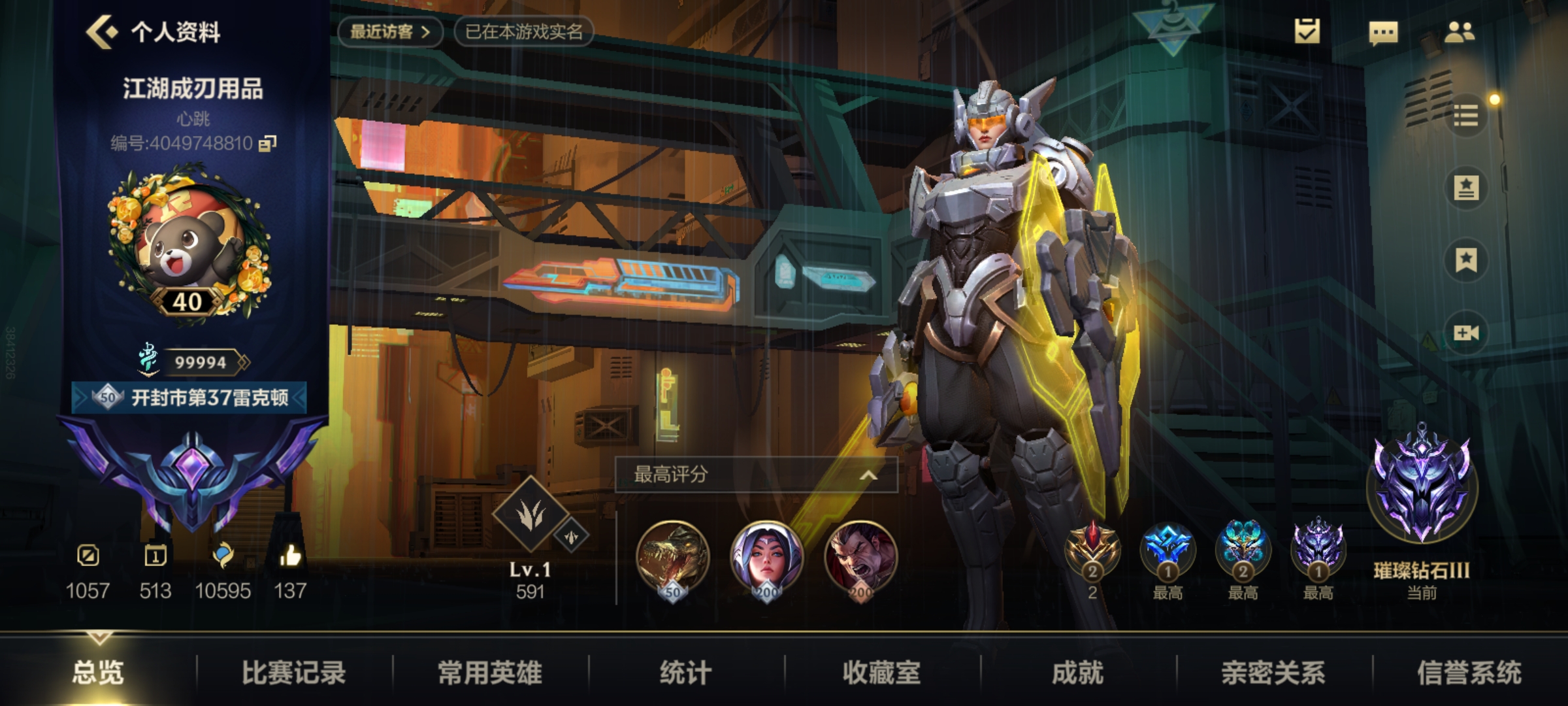Tap the thumbs-up likes icon

(x=290, y=556)
